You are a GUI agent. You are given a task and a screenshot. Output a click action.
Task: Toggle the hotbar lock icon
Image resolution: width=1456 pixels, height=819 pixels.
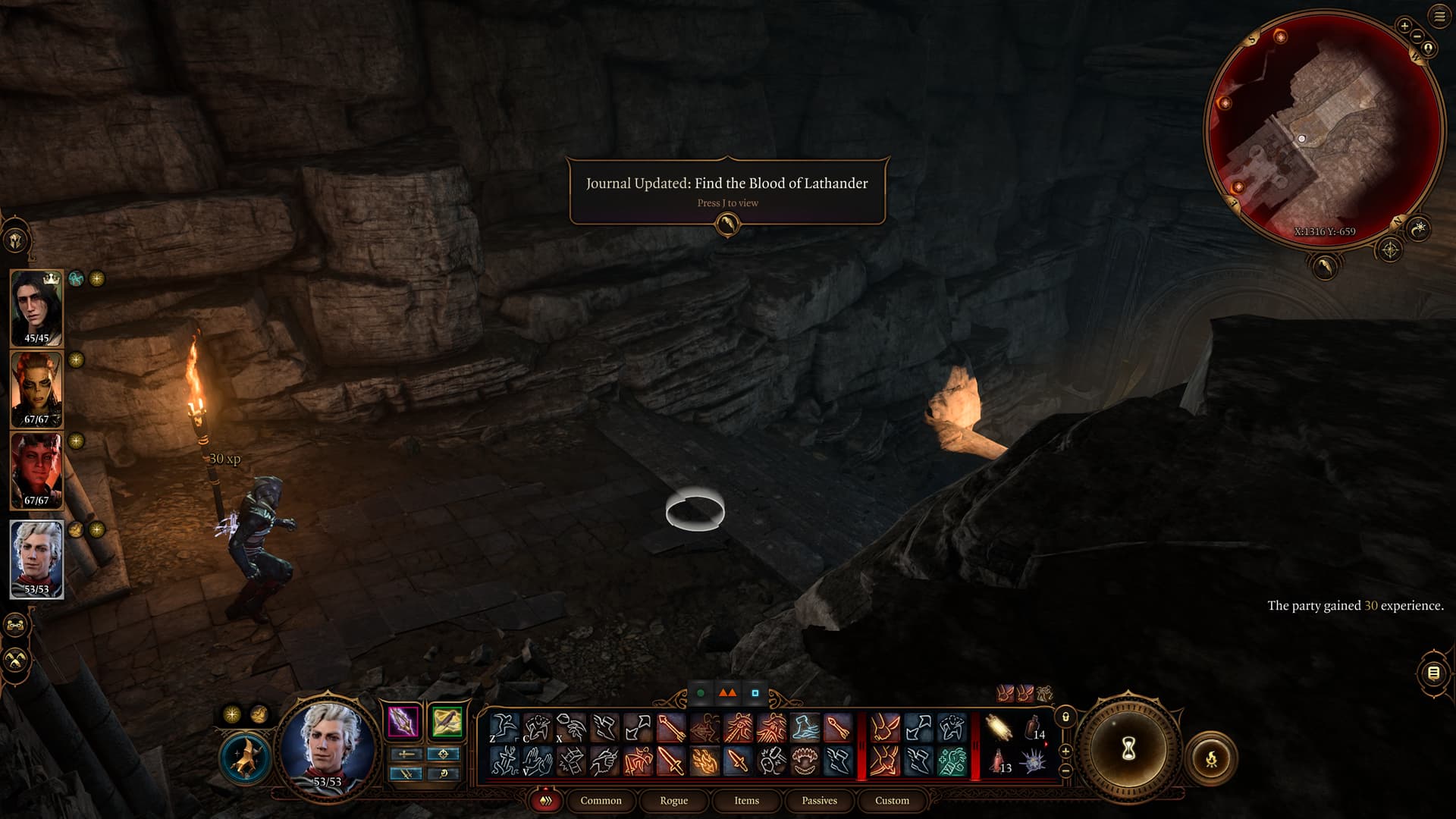(x=1065, y=717)
